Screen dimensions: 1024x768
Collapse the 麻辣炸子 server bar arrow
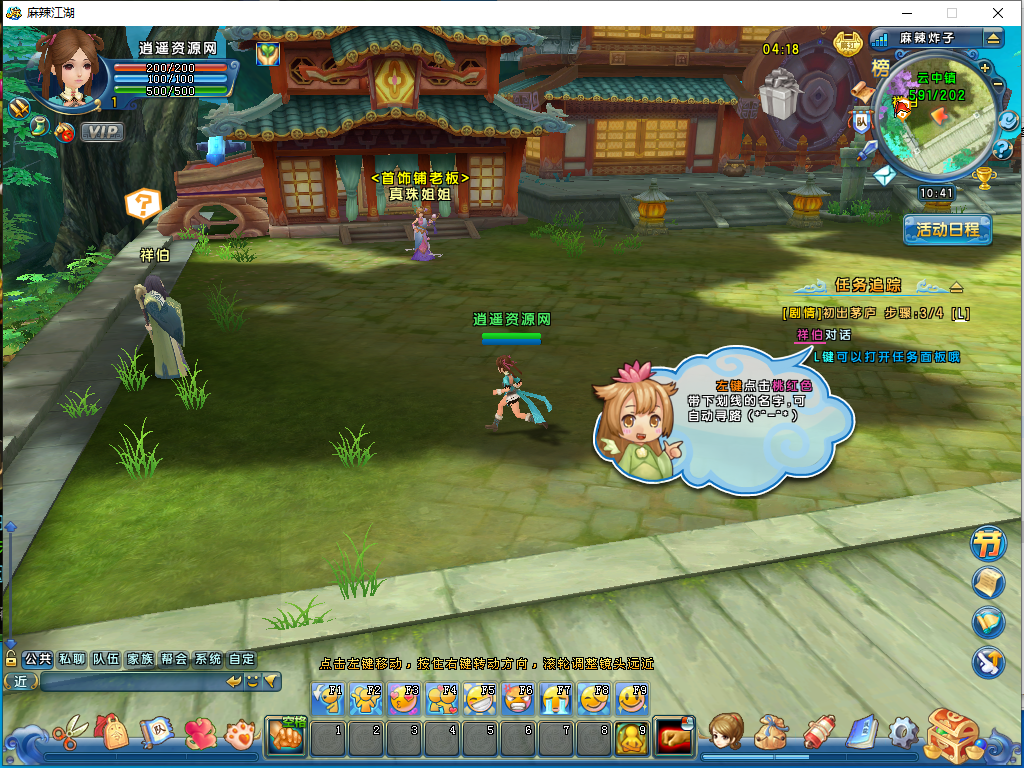pos(993,38)
